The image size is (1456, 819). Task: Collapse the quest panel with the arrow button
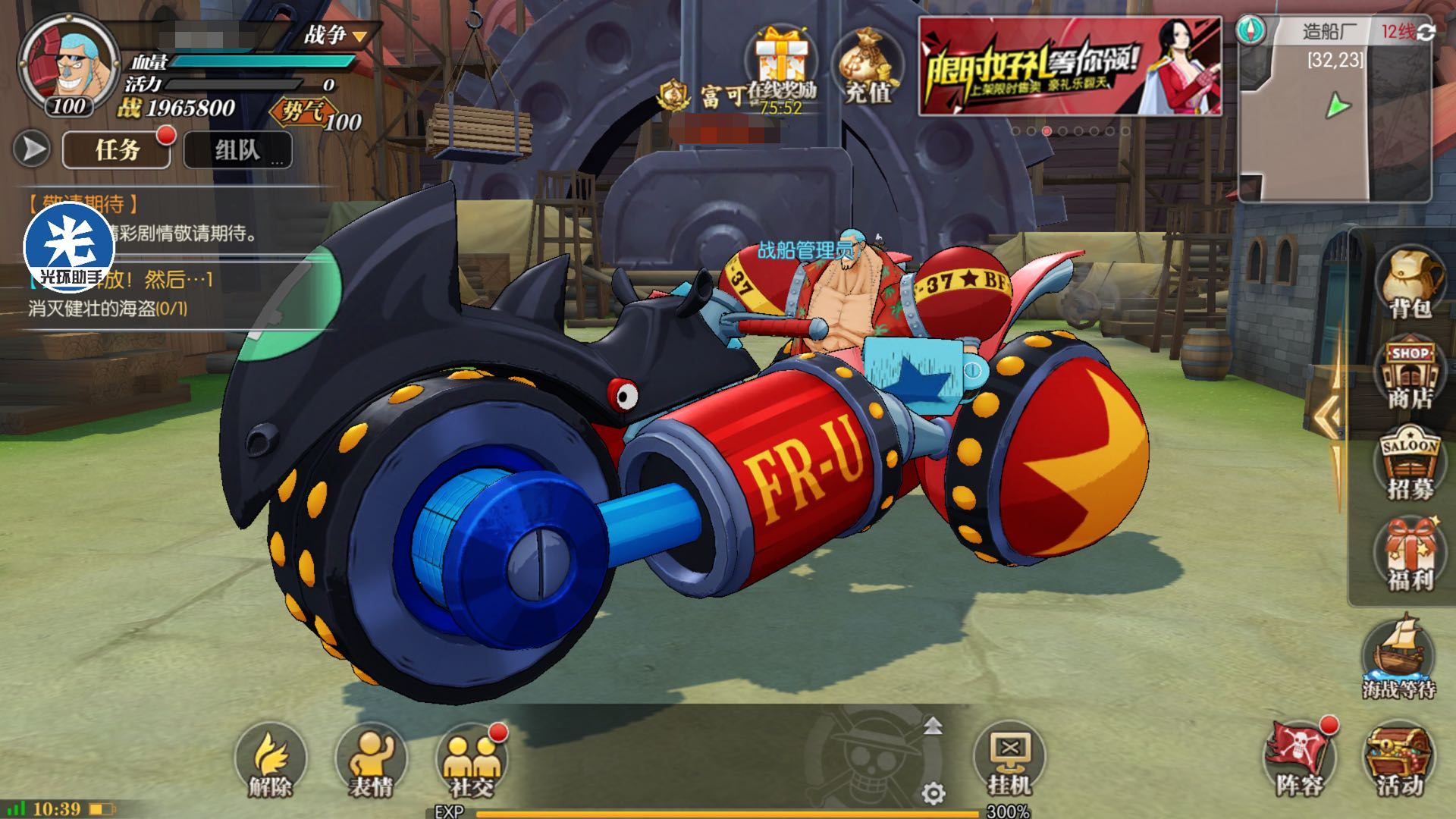32,149
